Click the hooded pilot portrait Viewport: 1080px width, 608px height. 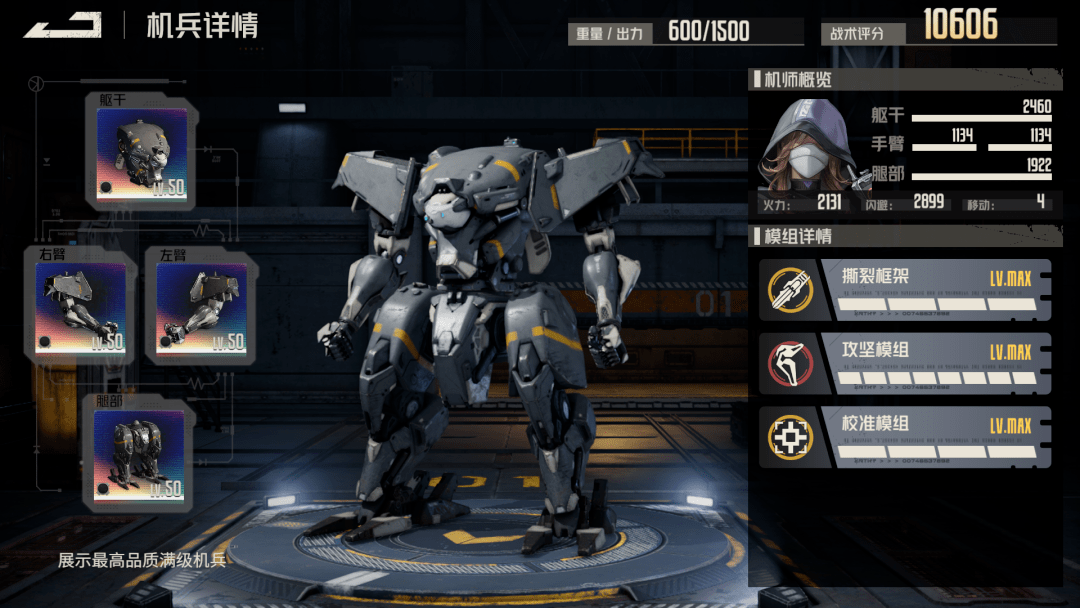click(806, 145)
